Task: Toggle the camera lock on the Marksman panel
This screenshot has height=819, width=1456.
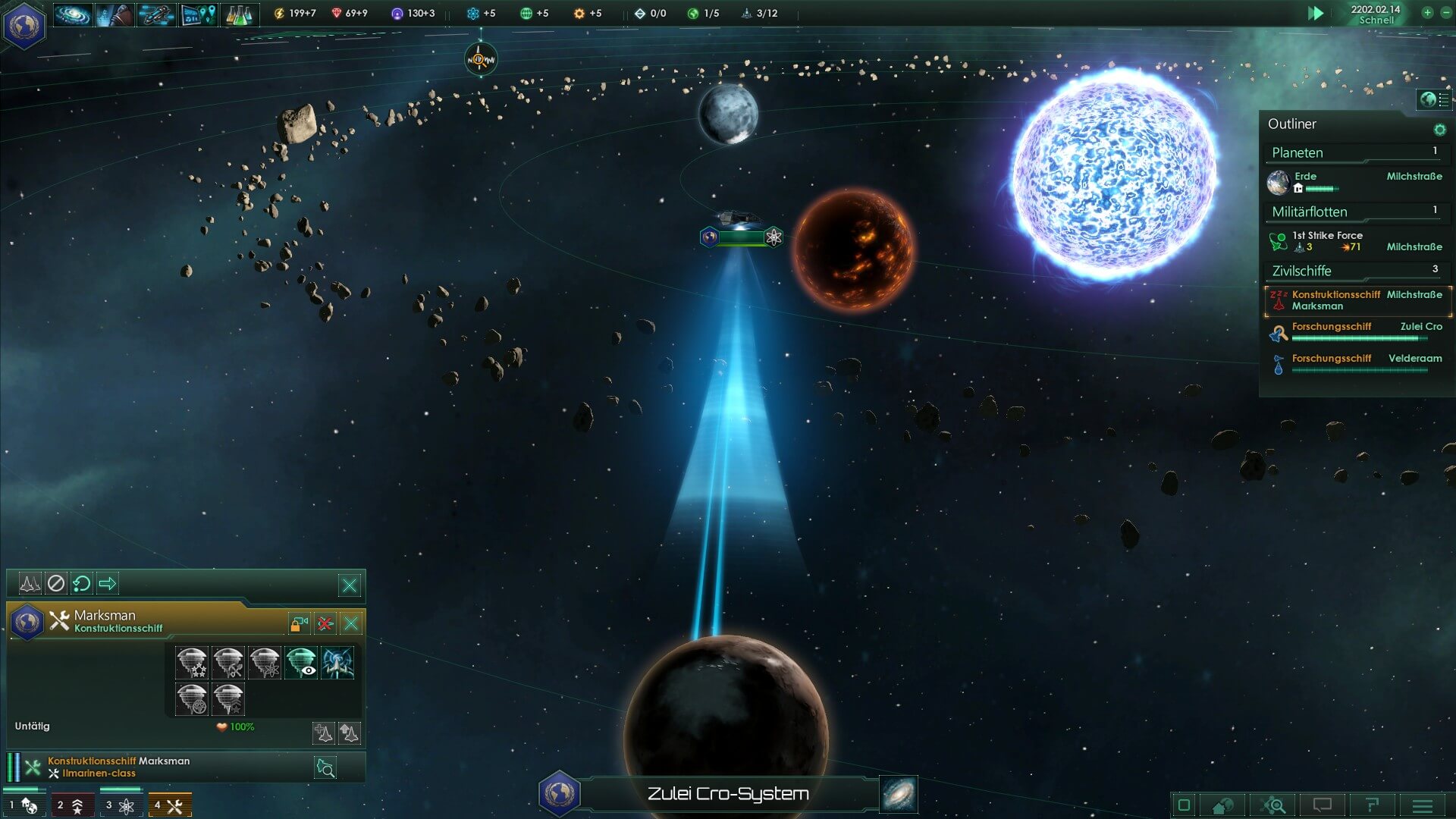Action: click(300, 623)
